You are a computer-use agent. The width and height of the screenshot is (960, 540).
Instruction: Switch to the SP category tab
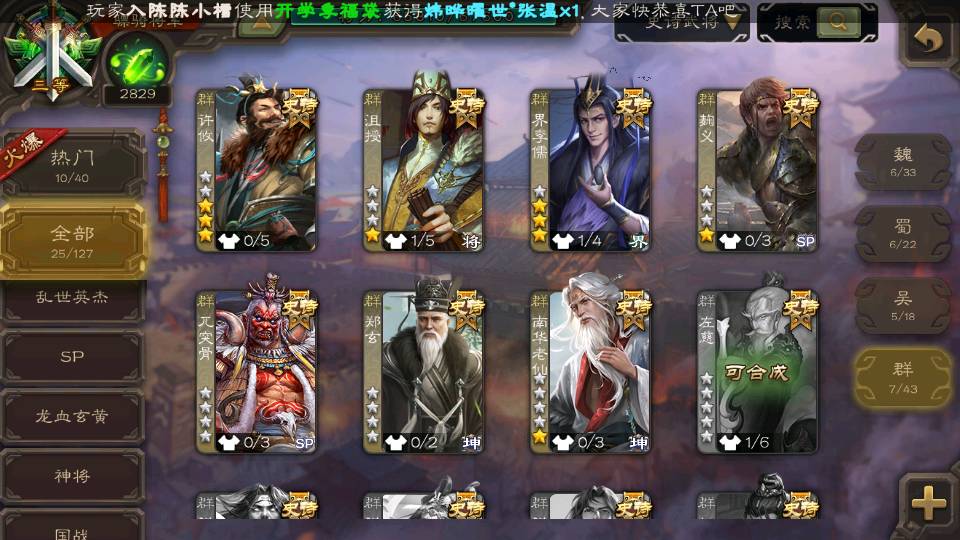point(72,357)
